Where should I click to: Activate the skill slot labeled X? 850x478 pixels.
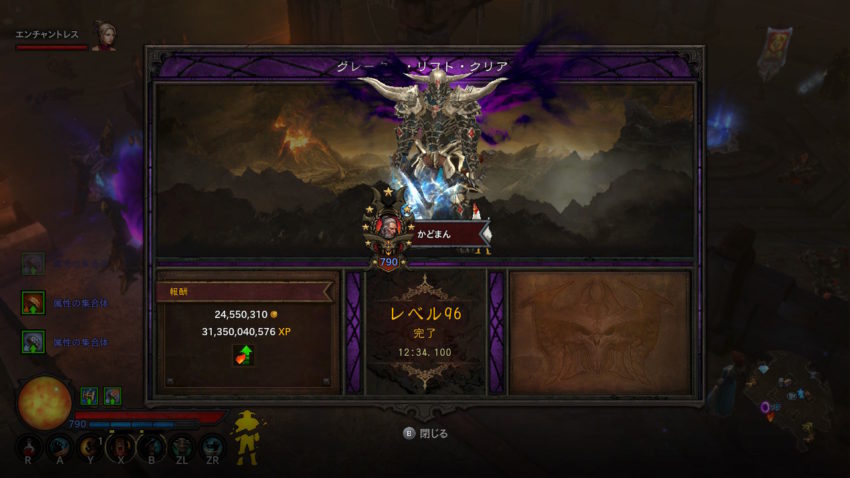[120, 446]
